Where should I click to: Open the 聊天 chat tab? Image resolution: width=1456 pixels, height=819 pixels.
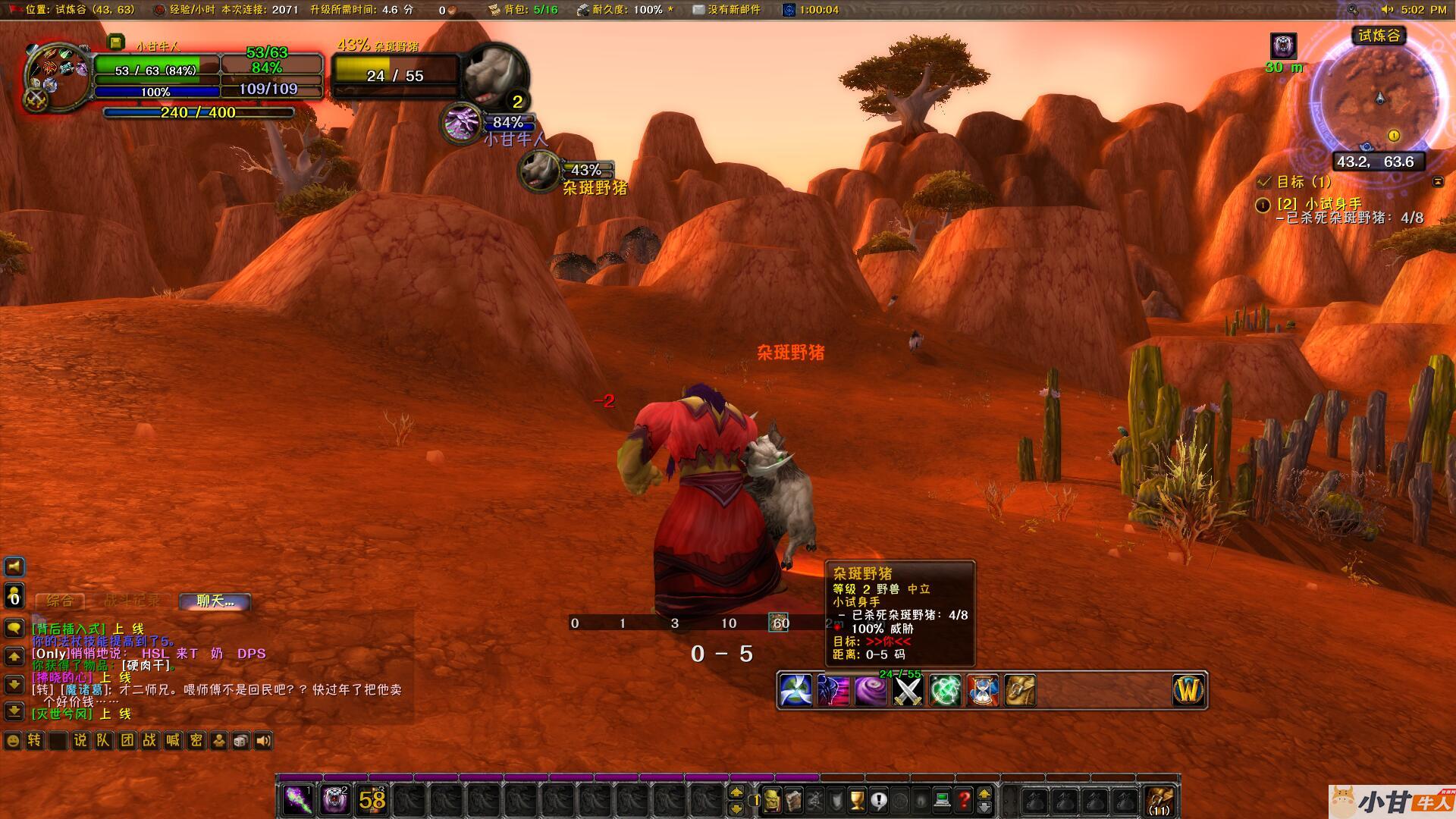[215, 601]
